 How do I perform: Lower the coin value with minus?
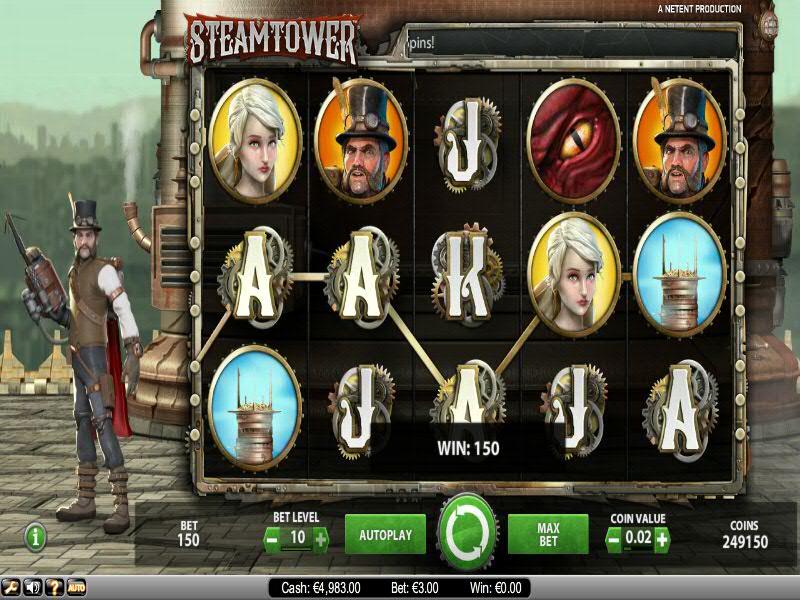pyautogui.click(x=613, y=540)
